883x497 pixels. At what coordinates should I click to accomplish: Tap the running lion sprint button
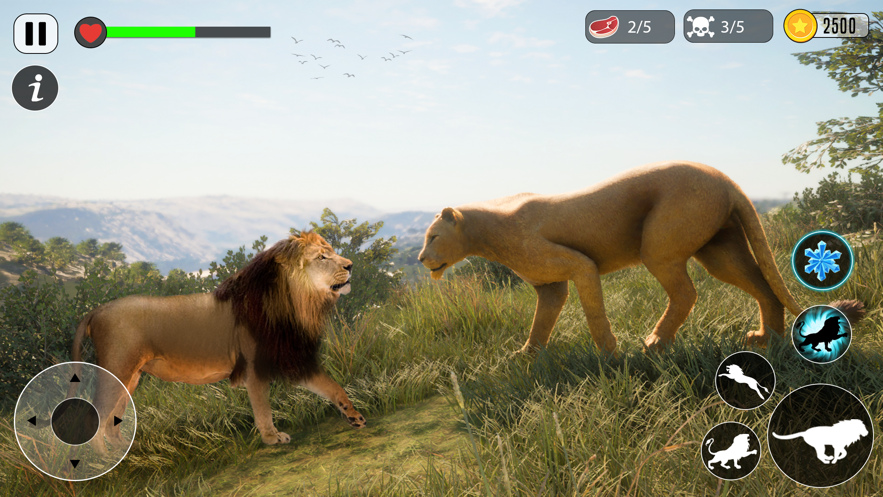[820, 436]
